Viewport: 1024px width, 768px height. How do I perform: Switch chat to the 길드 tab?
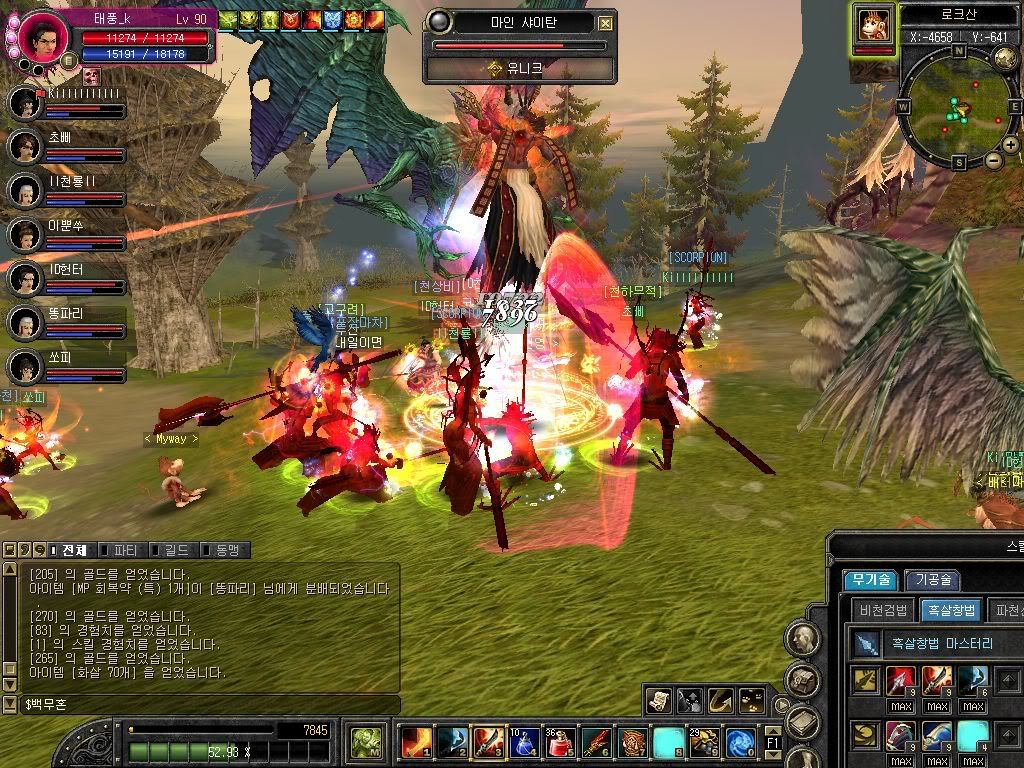[x=173, y=550]
